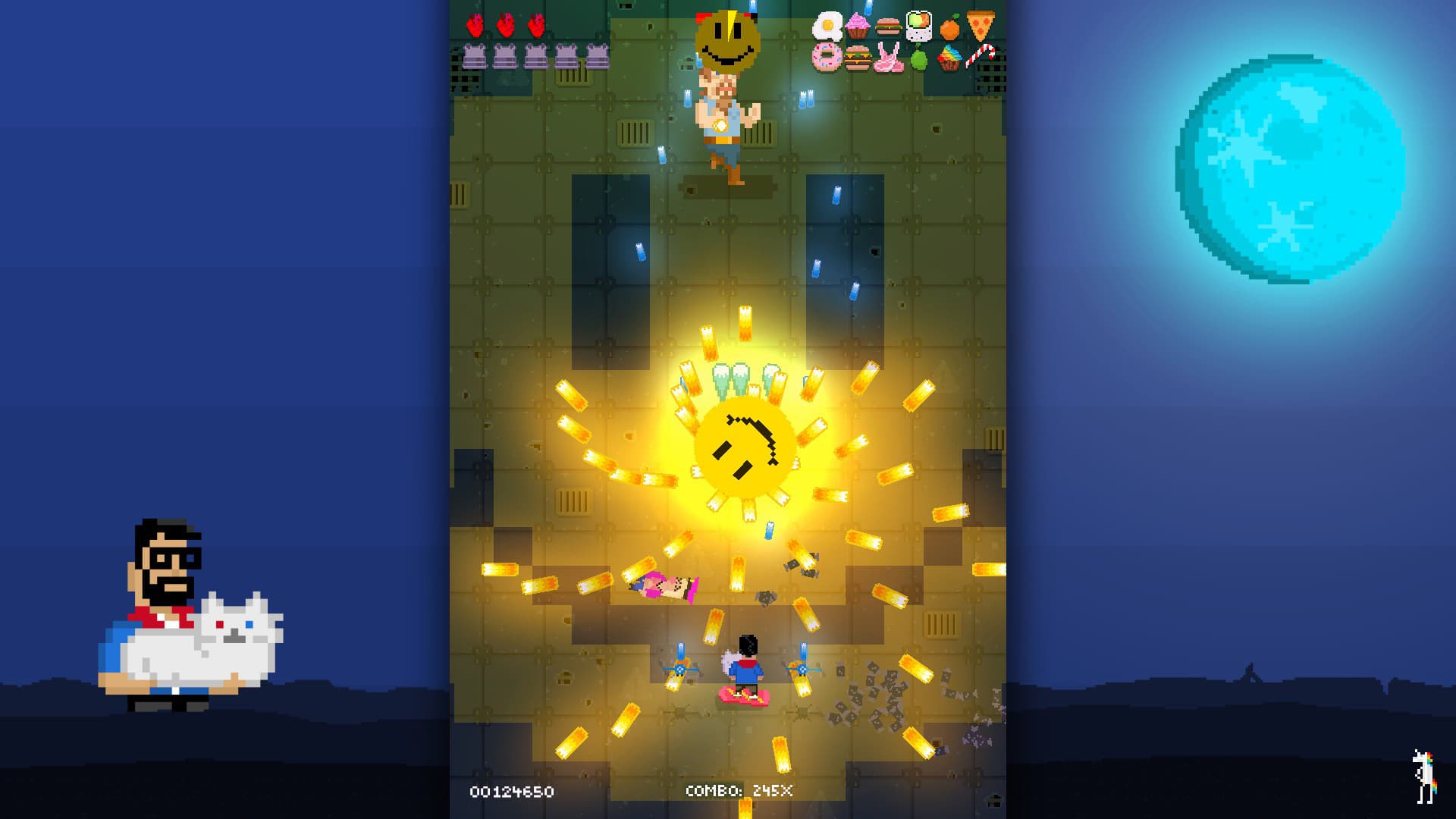Image resolution: width=1456 pixels, height=819 pixels.
Task: Click the candy cane icon
Action: (980, 58)
